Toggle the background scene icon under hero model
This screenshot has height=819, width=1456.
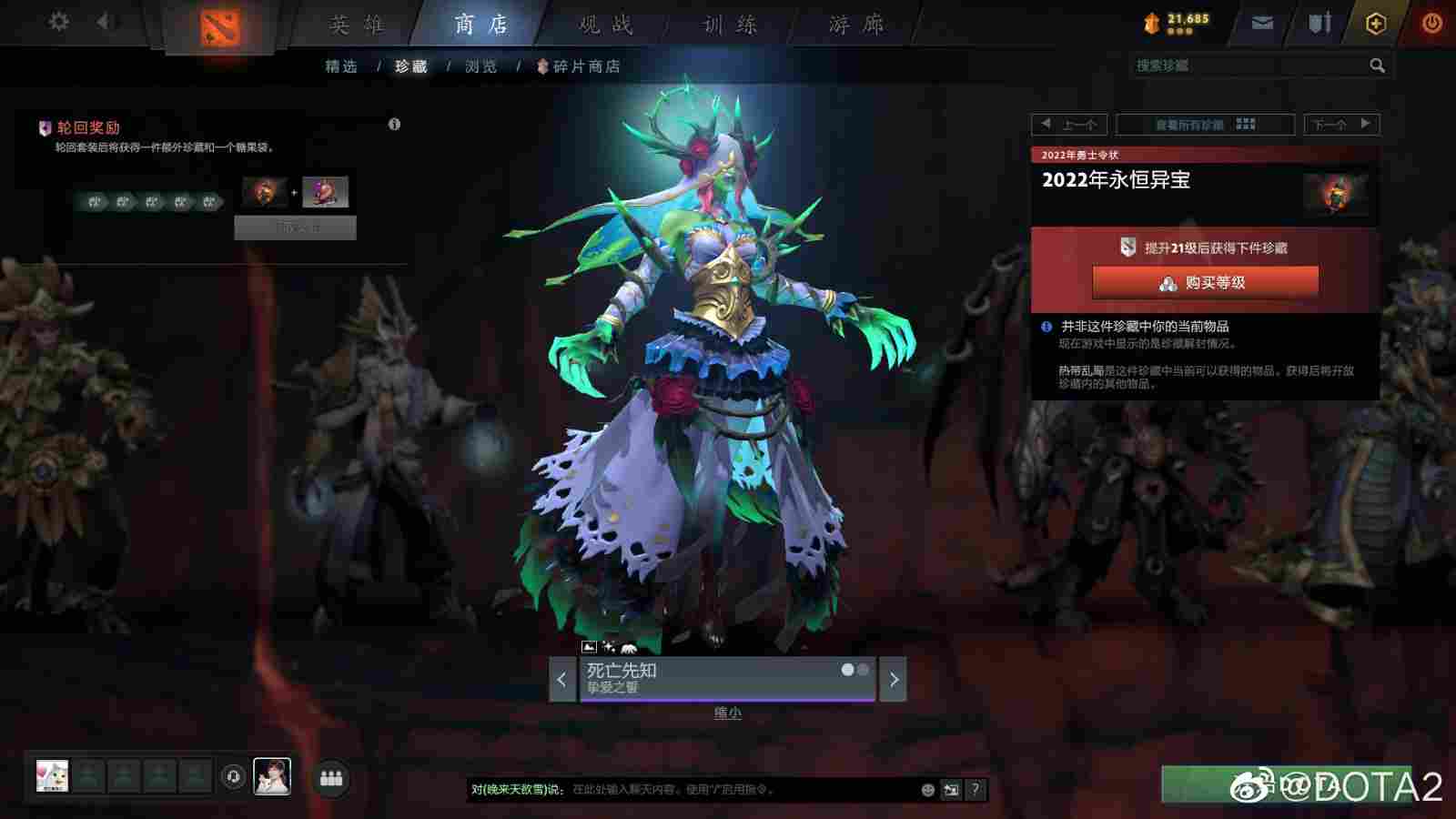click(x=590, y=647)
